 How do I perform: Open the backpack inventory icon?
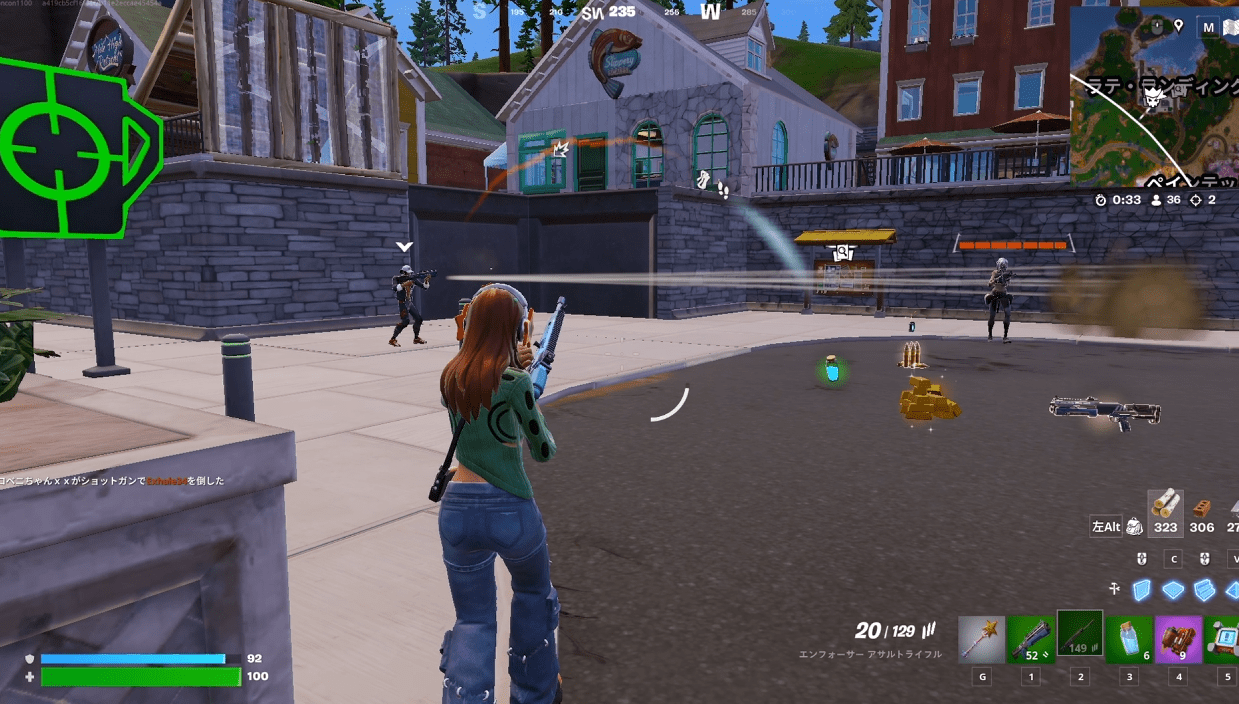[x=1134, y=526]
